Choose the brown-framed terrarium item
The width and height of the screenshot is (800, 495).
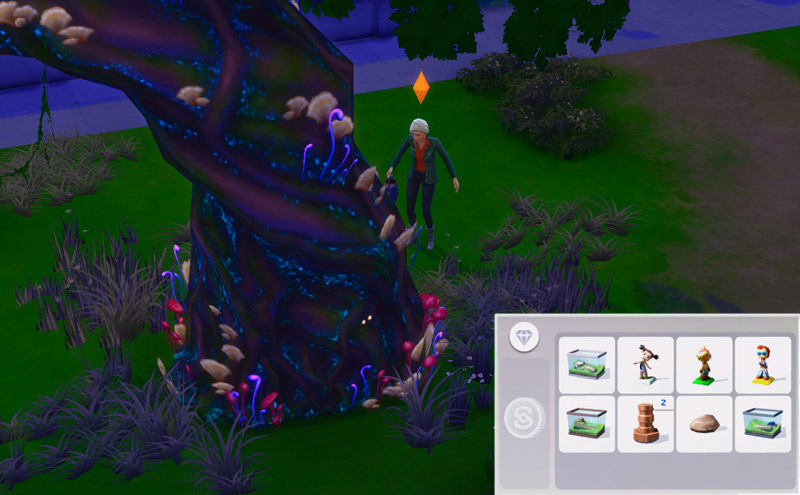pyautogui.click(x=587, y=424)
